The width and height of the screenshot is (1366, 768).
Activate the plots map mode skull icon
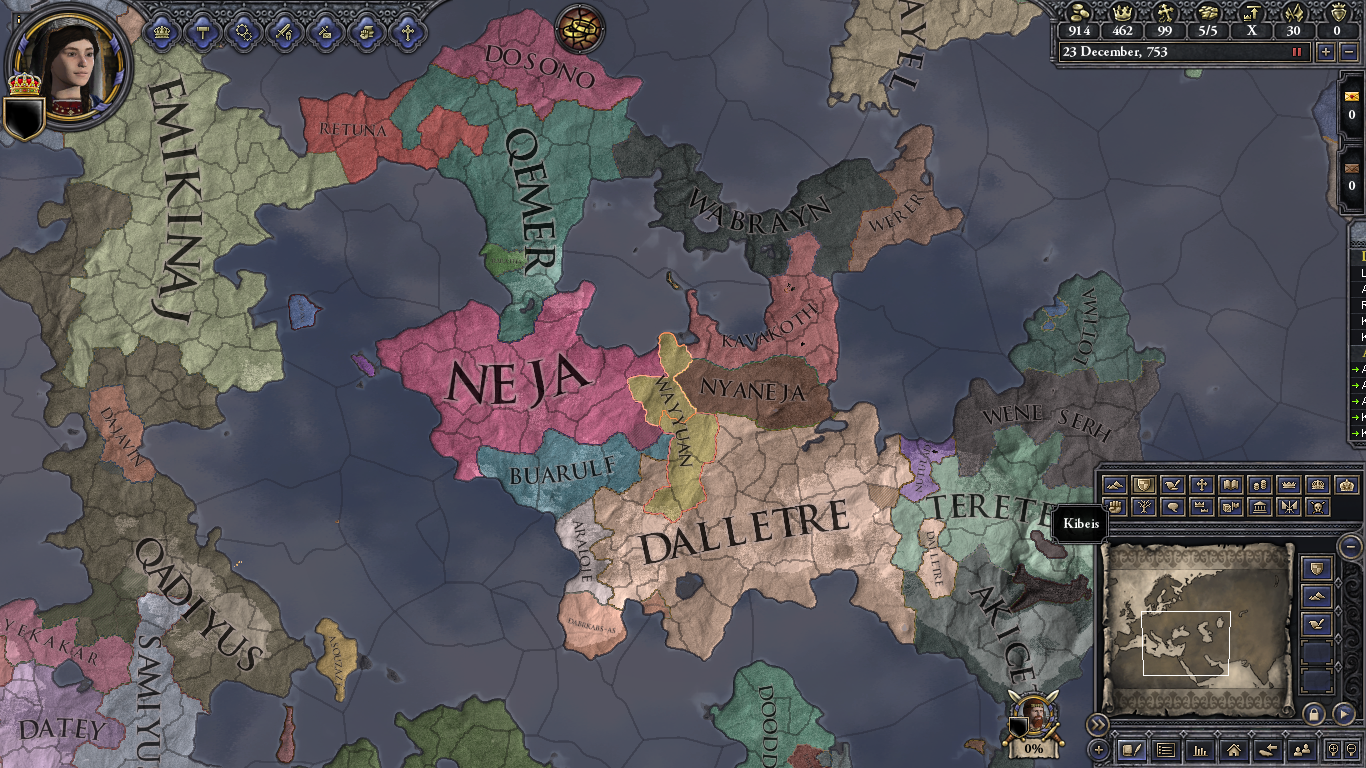coord(1316,508)
